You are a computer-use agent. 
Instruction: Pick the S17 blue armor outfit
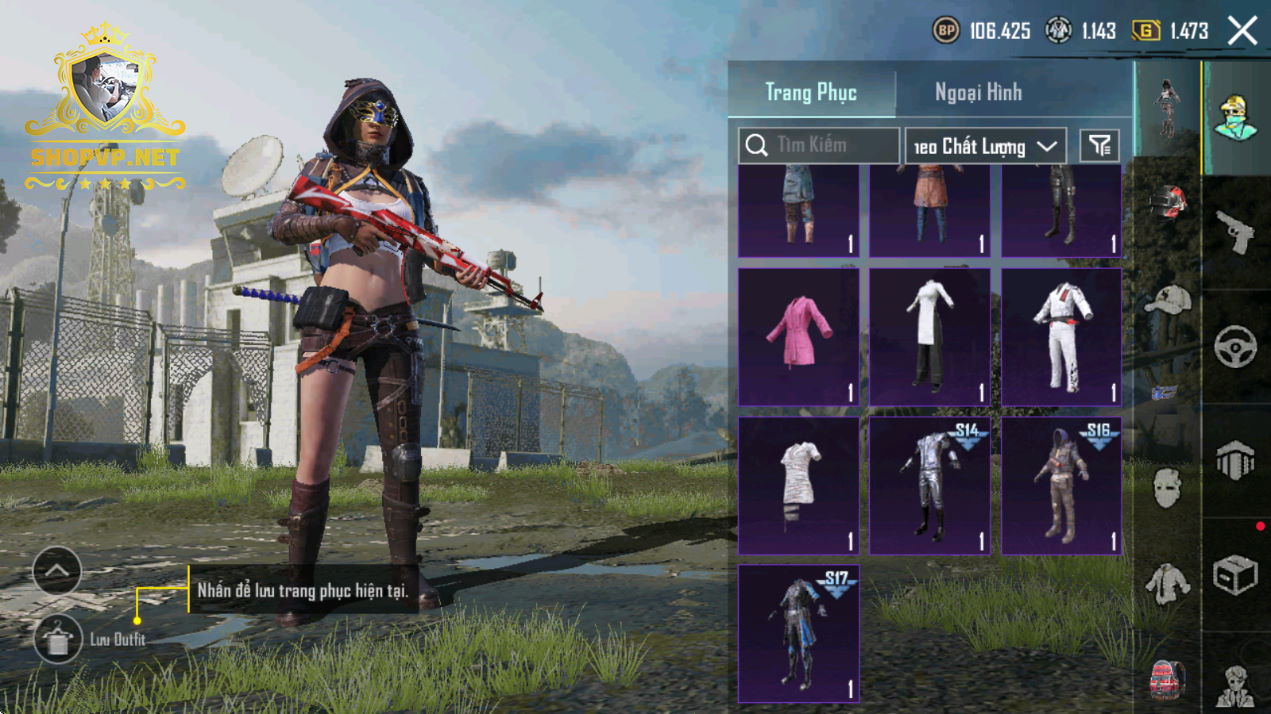pos(798,633)
